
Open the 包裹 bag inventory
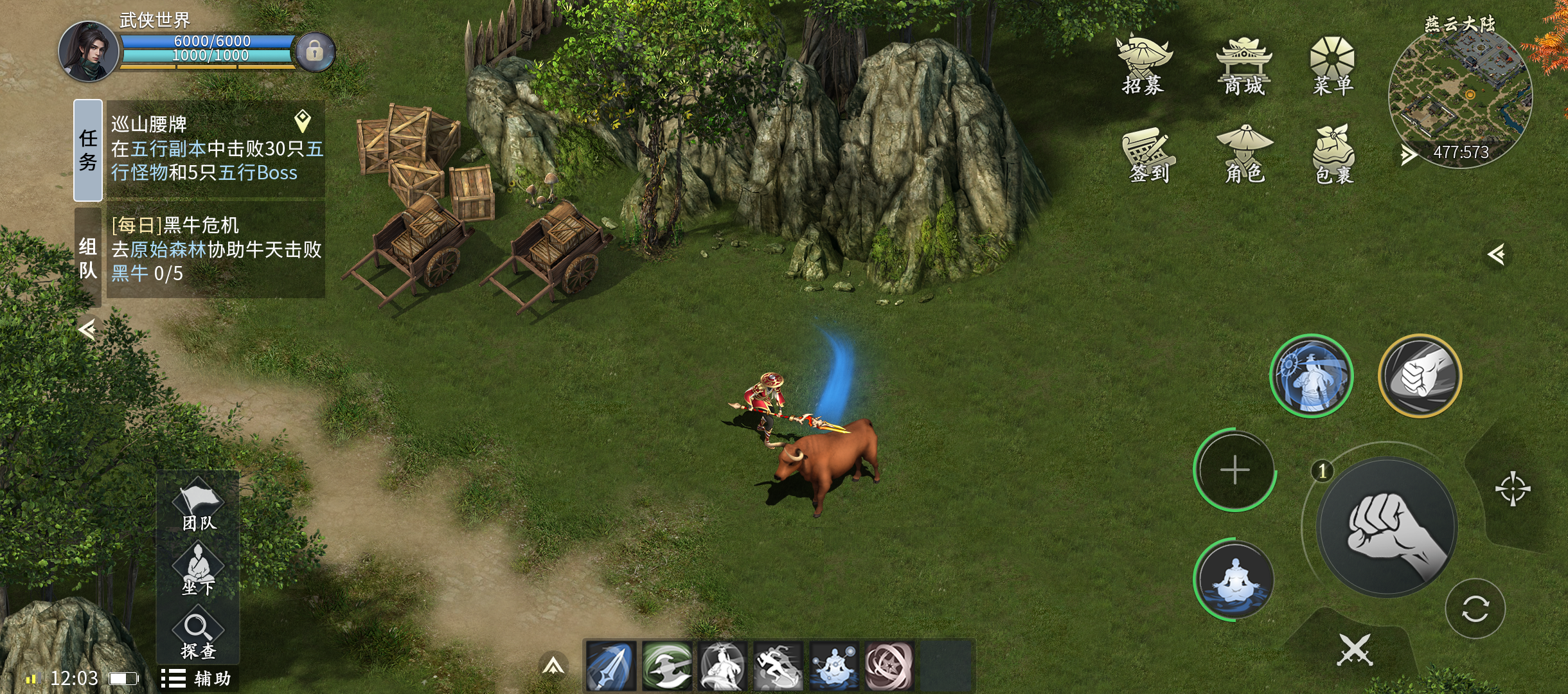pos(1334,155)
